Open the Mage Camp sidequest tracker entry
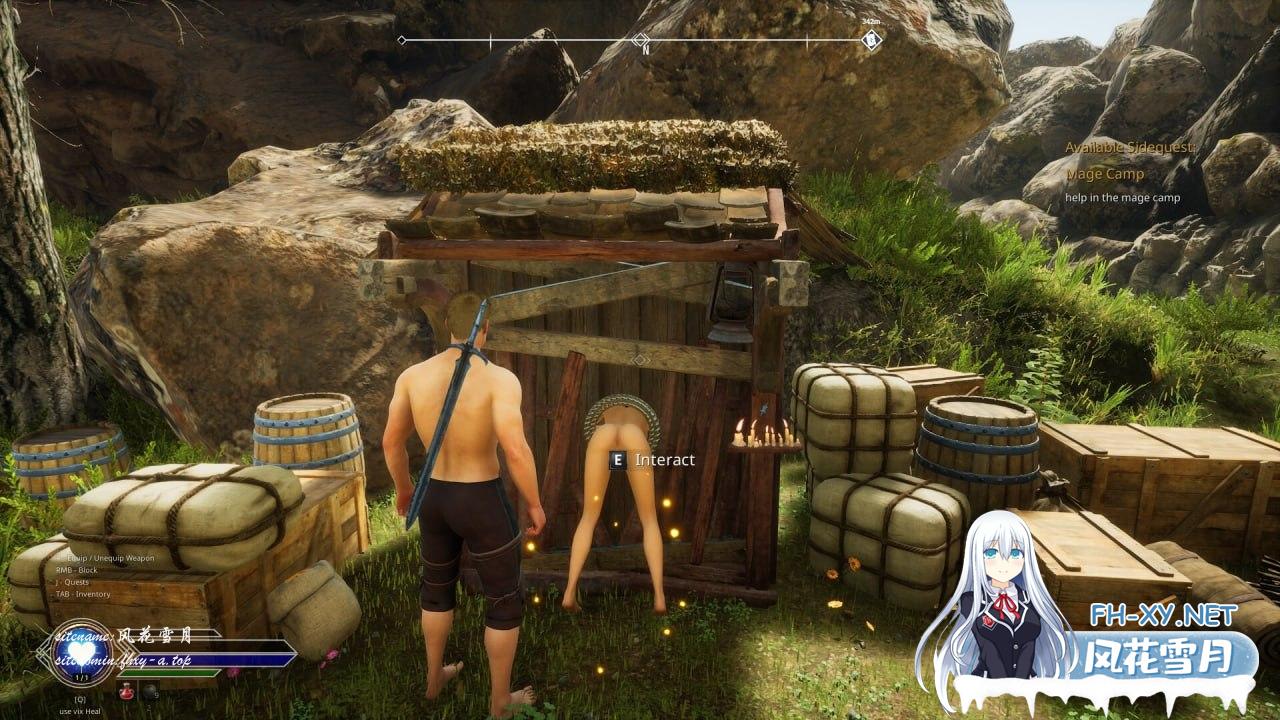Viewport: 1280px width, 720px height. point(1104,174)
